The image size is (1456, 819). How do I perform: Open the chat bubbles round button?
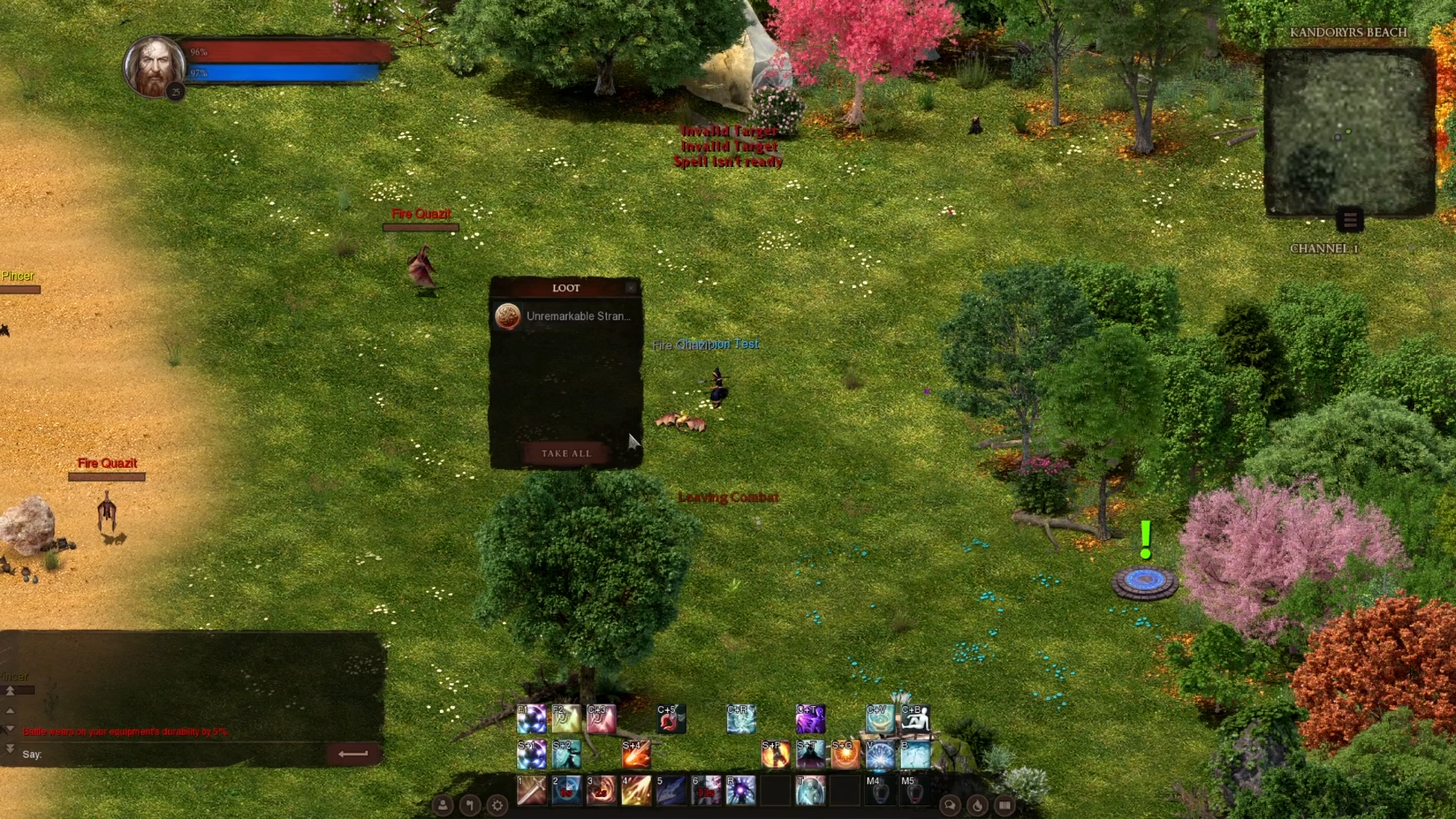(949, 805)
